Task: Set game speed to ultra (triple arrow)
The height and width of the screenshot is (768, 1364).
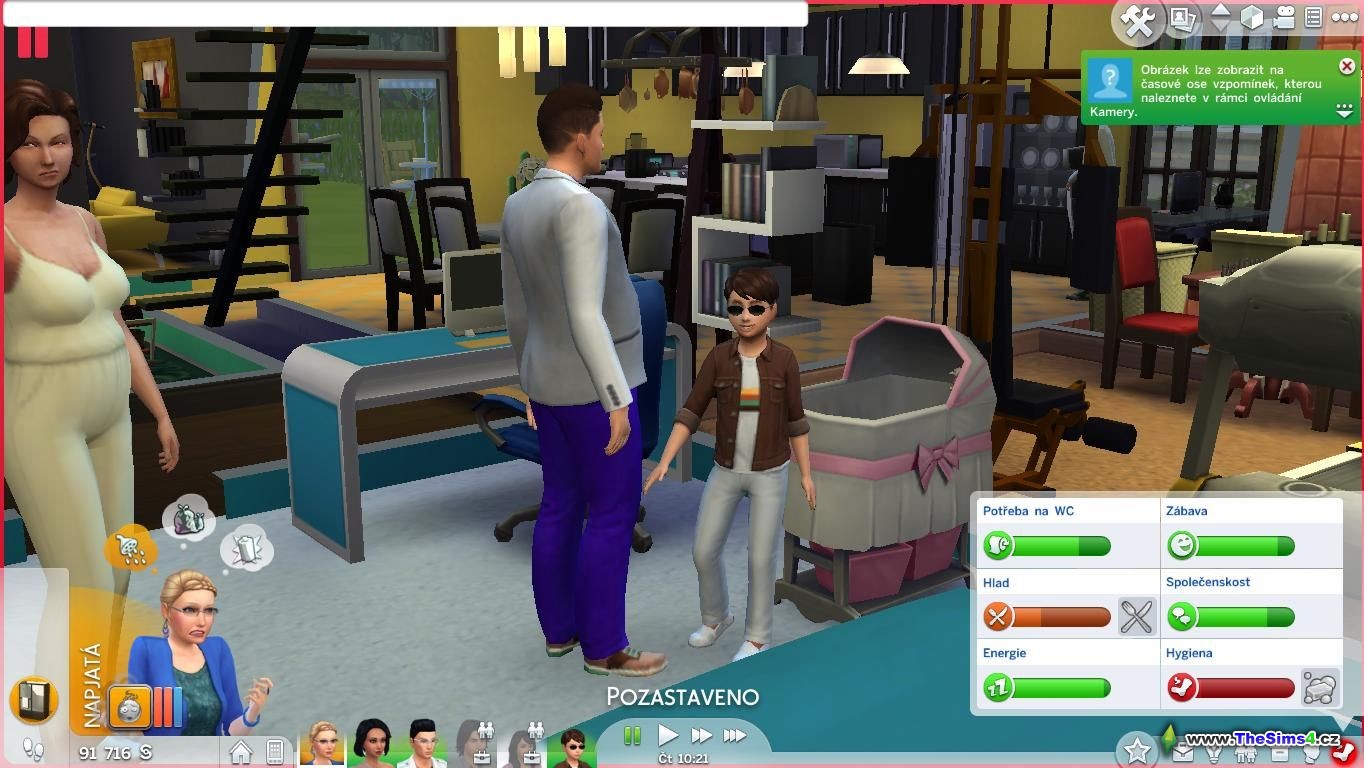Action: [735, 736]
